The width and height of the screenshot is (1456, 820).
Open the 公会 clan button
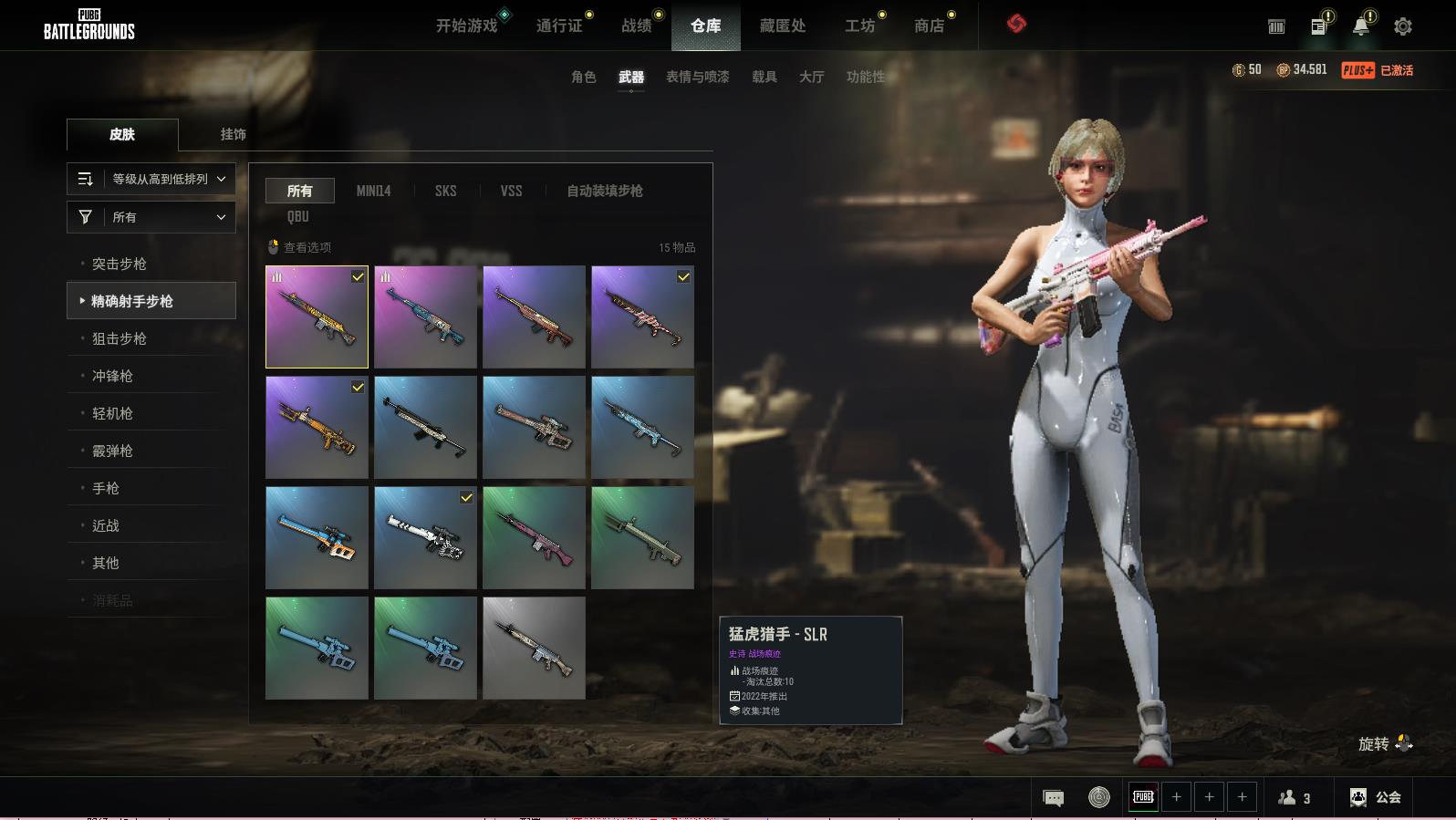point(1376,797)
